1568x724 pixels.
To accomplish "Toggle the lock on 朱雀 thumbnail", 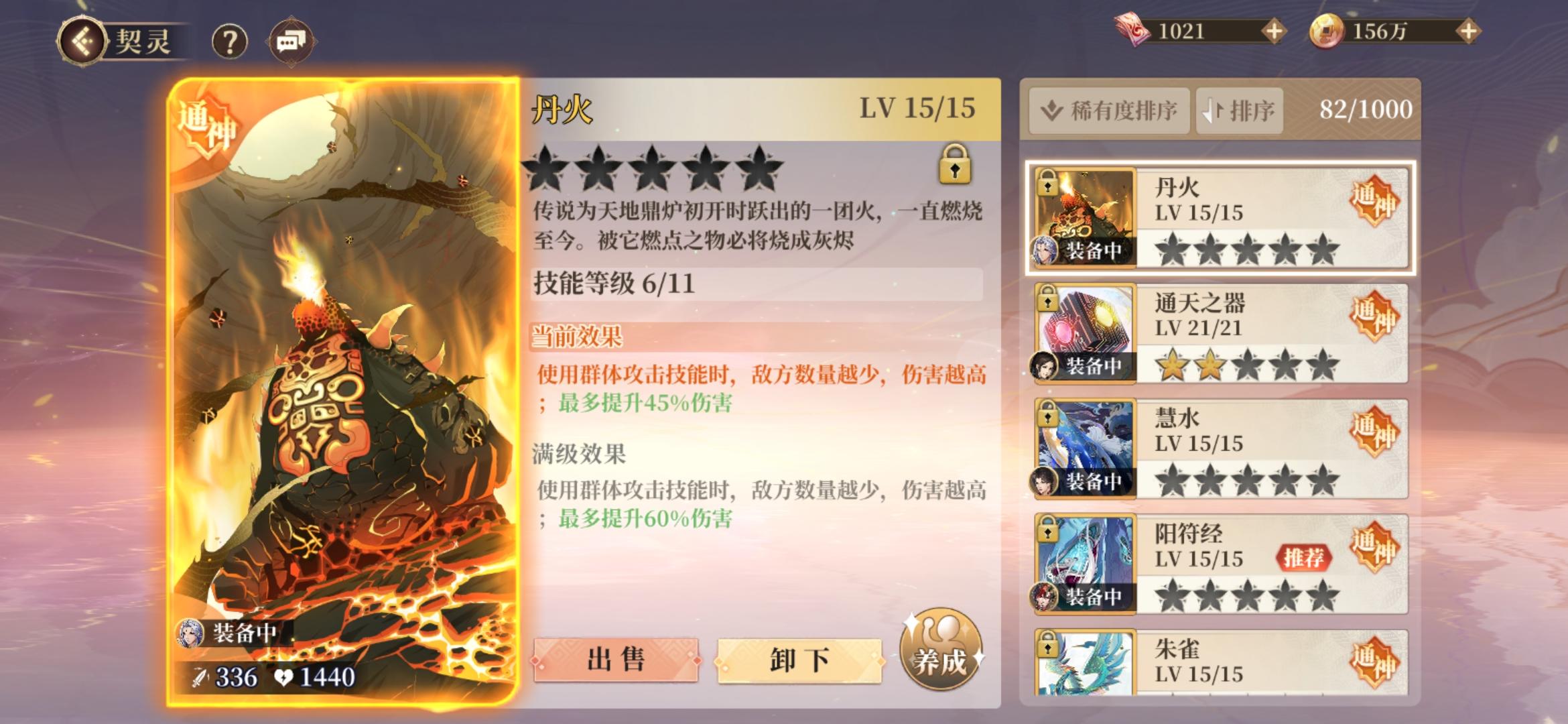I will pos(1048,648).
